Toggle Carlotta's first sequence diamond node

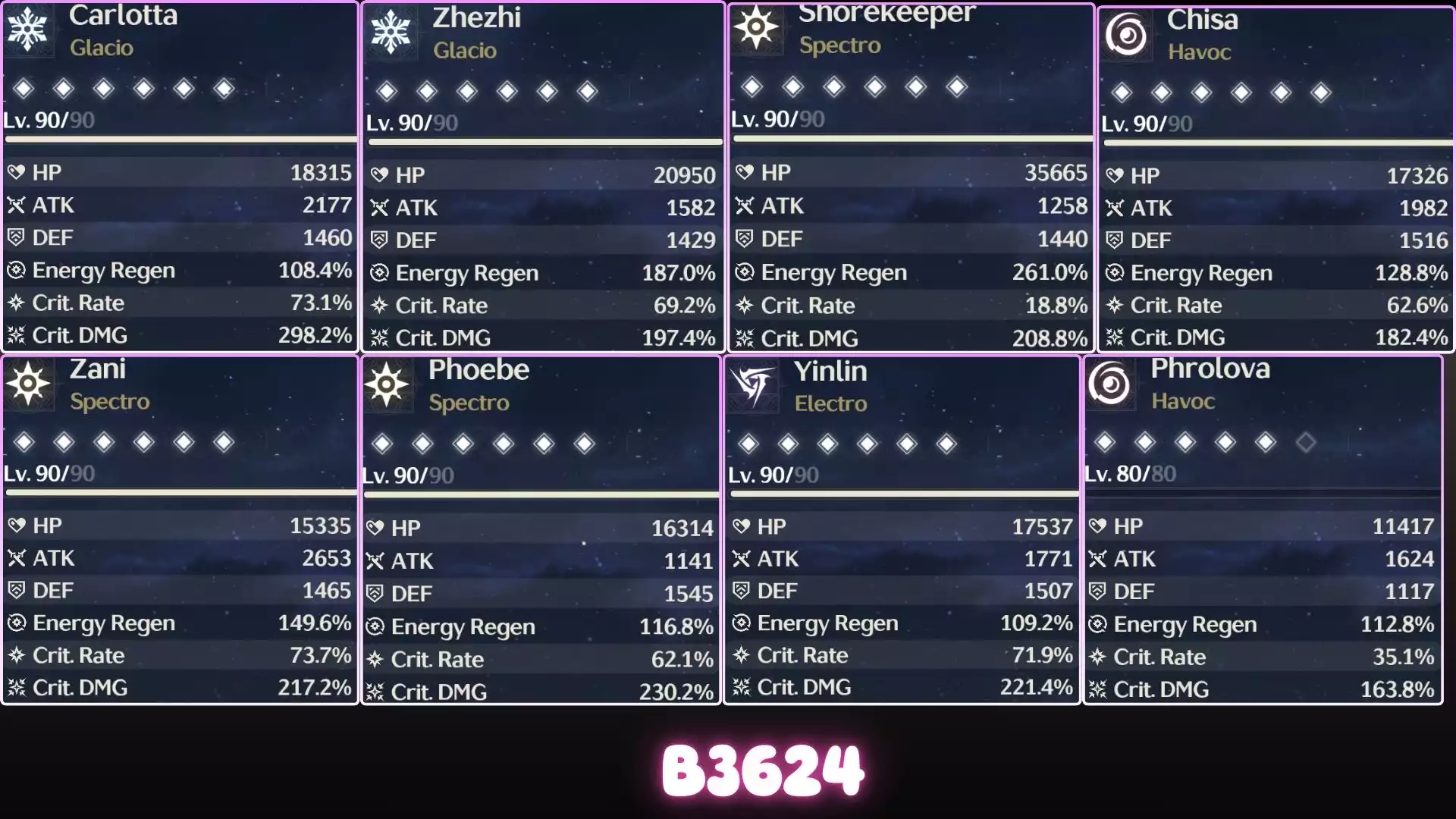point(23,89)
